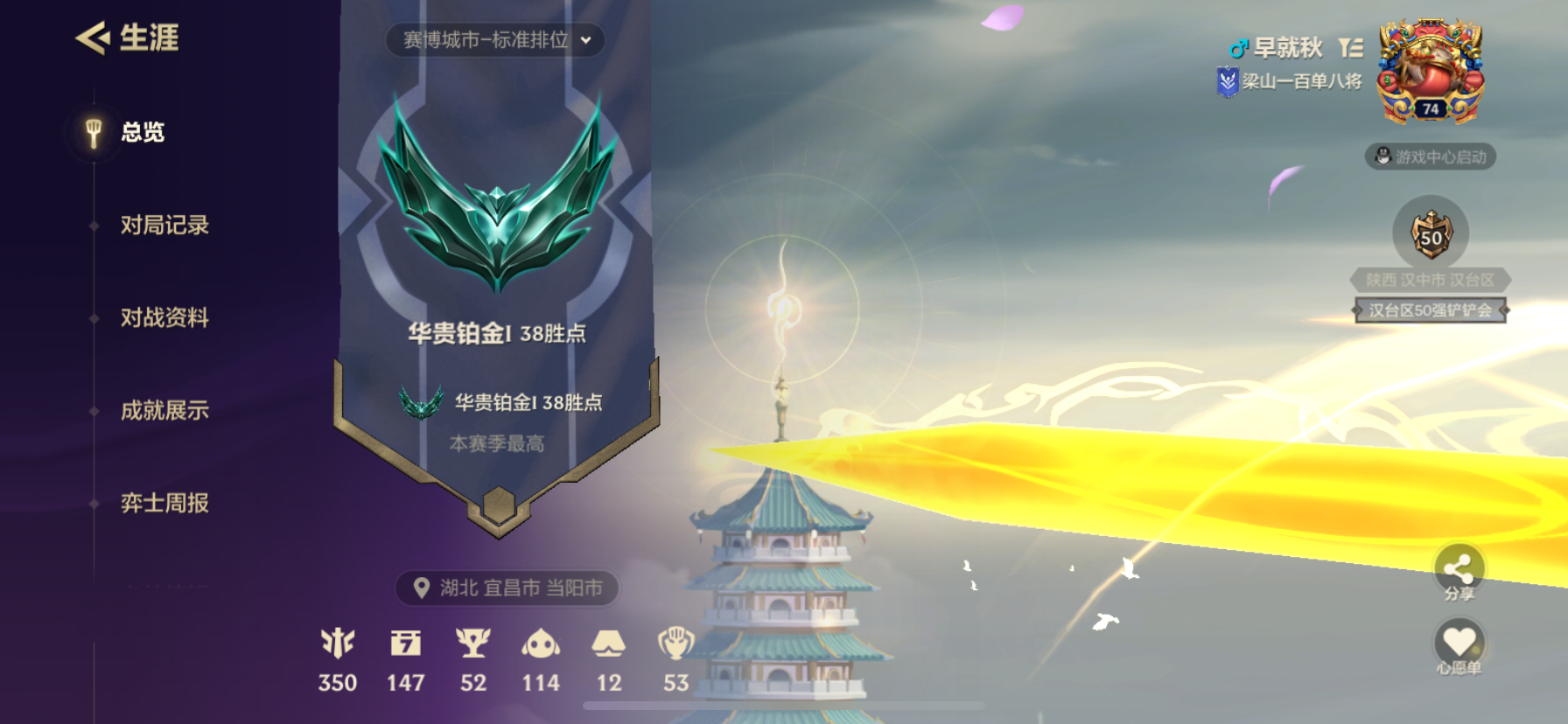Tap the number 50 regional rank badge
This screenshot has width=1568, height=724.
1431,235
